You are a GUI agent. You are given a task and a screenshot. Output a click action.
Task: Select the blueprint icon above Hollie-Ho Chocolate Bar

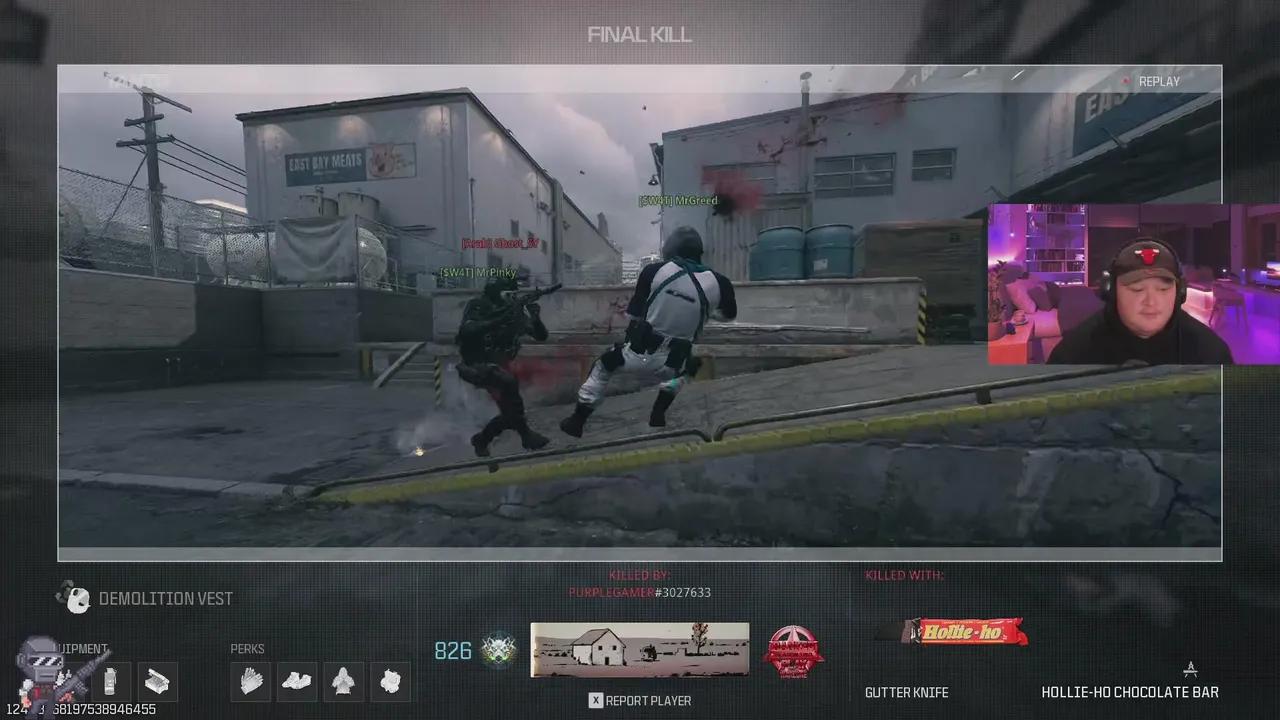tap(1190, 669)
